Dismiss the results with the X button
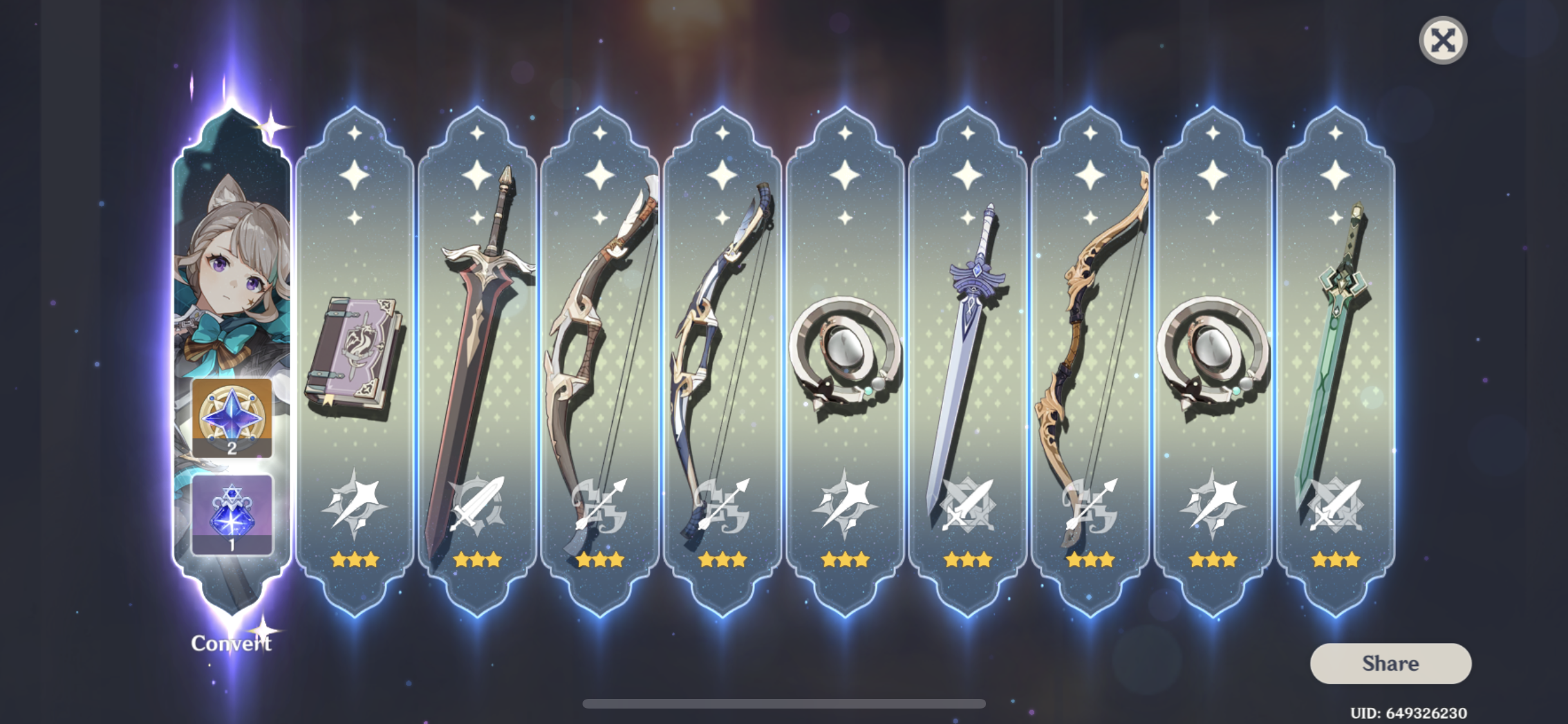 [x=1443, y=41]
